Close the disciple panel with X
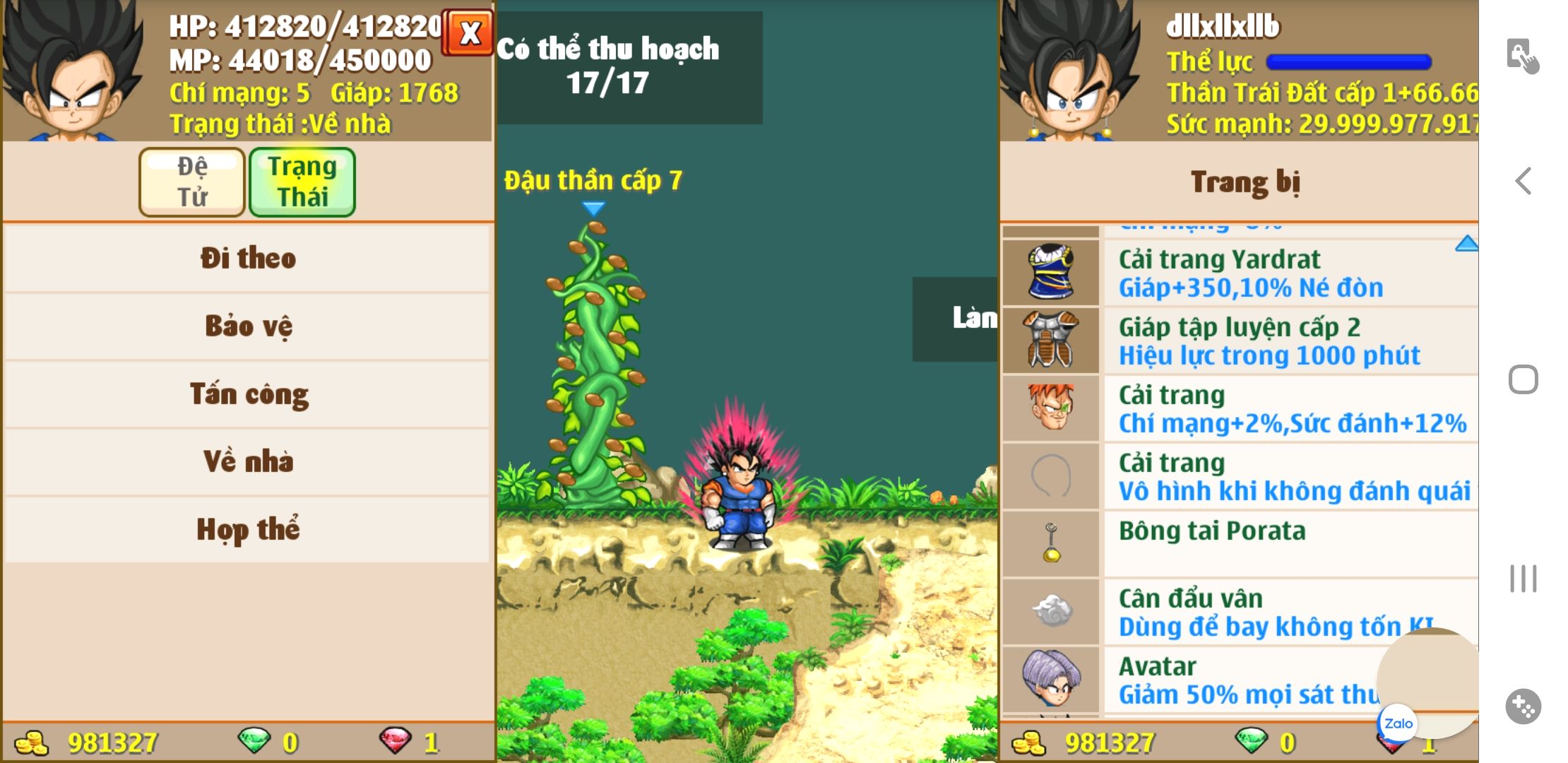 point(469,33)
